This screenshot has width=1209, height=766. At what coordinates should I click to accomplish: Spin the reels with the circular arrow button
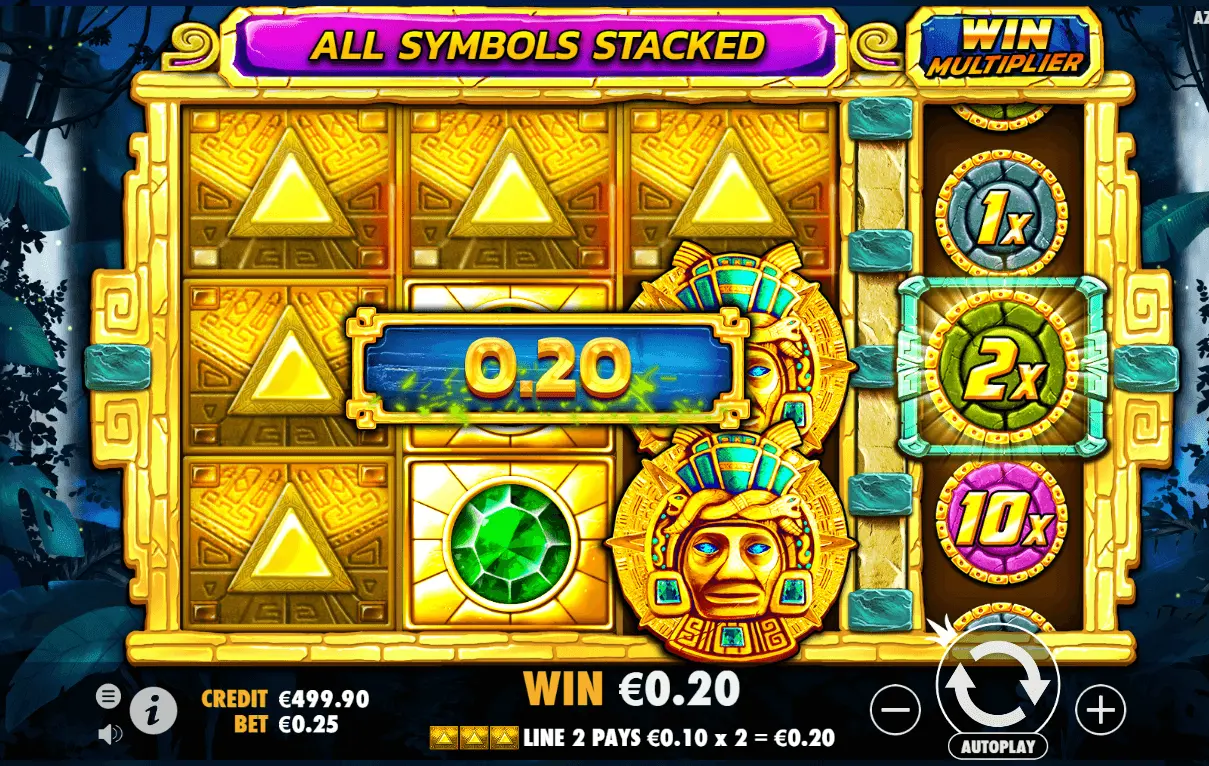[997, 683]
